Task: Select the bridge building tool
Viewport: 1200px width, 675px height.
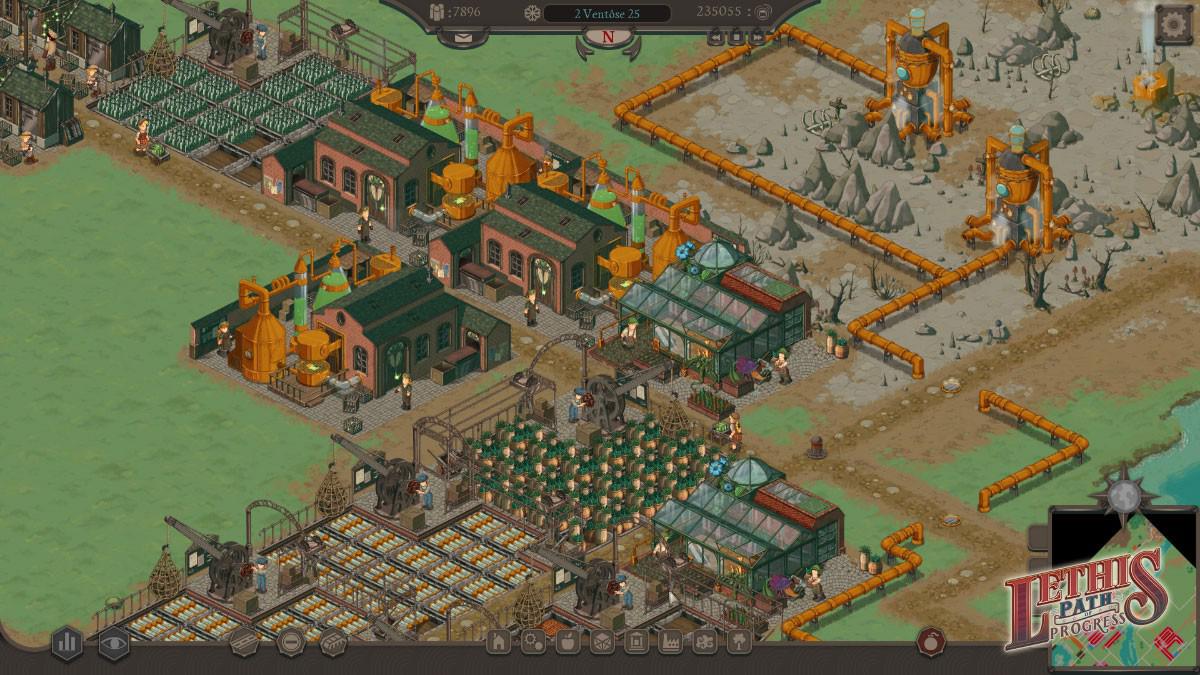Action: click(x=333, y=642)
